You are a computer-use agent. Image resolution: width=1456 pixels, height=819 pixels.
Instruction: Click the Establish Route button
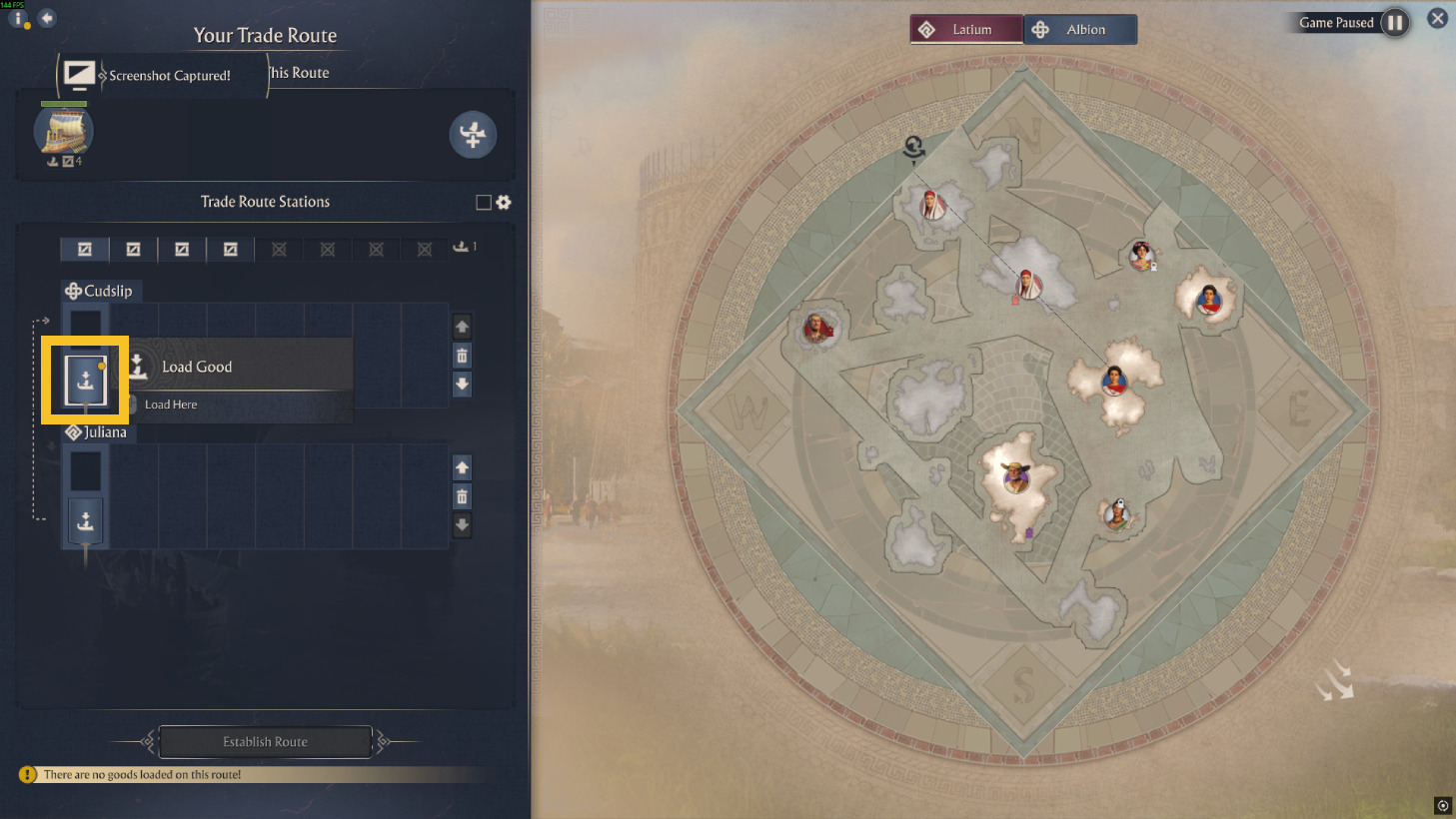(265, 742)
